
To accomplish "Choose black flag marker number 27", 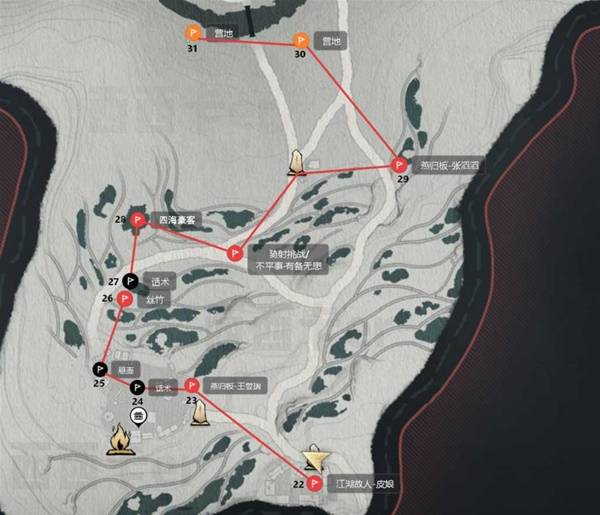I will click(x=130, y=280).
